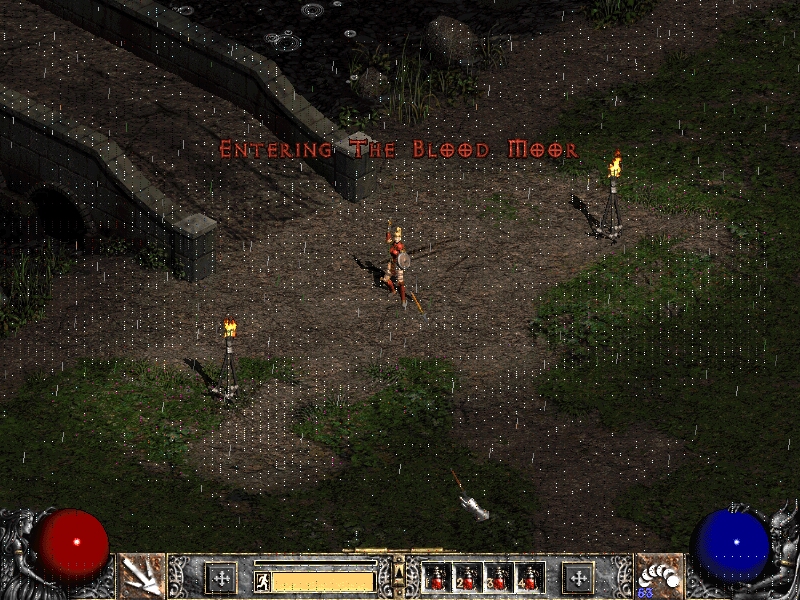The image size is (800, 600).
Task: Open the mini menu arrow button beside the potion belt
Action: [399, 573]
